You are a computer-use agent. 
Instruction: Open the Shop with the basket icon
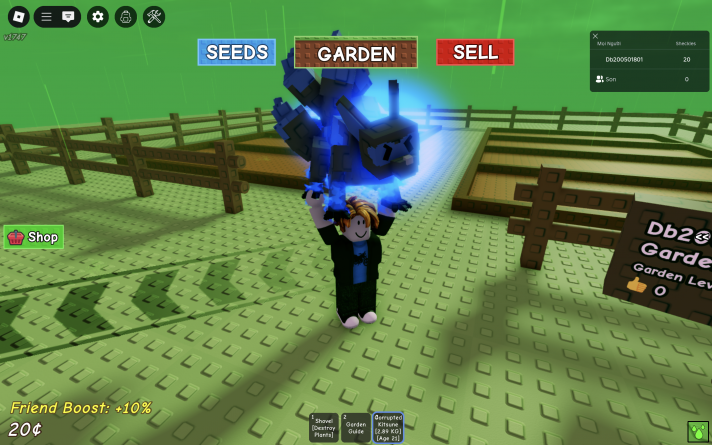tap(34, 237)
